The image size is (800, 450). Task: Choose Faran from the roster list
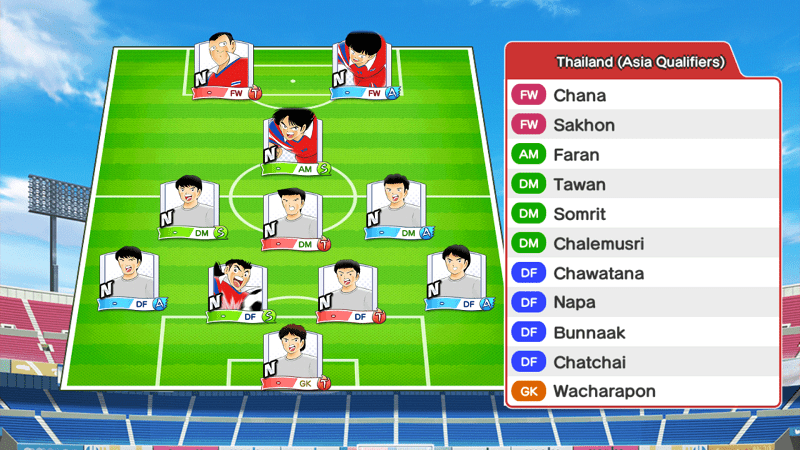click(x=642, y=155)
